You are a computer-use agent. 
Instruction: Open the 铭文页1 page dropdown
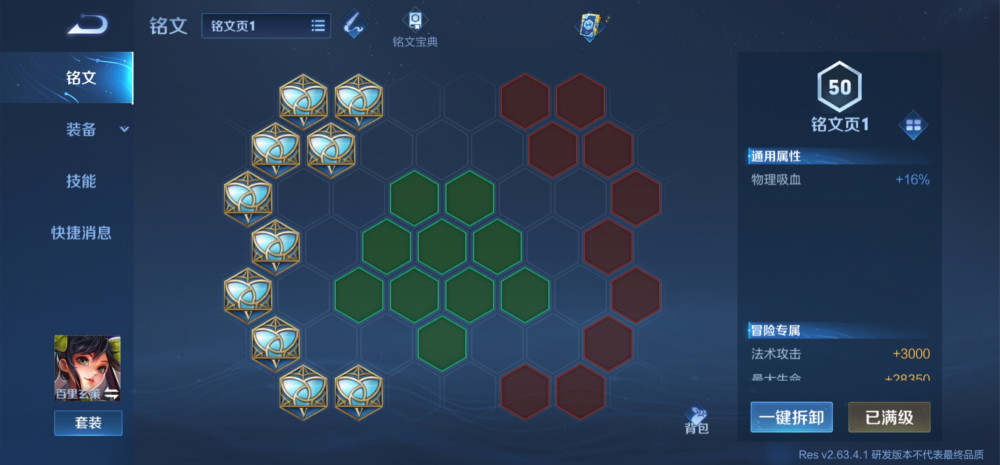266,25
